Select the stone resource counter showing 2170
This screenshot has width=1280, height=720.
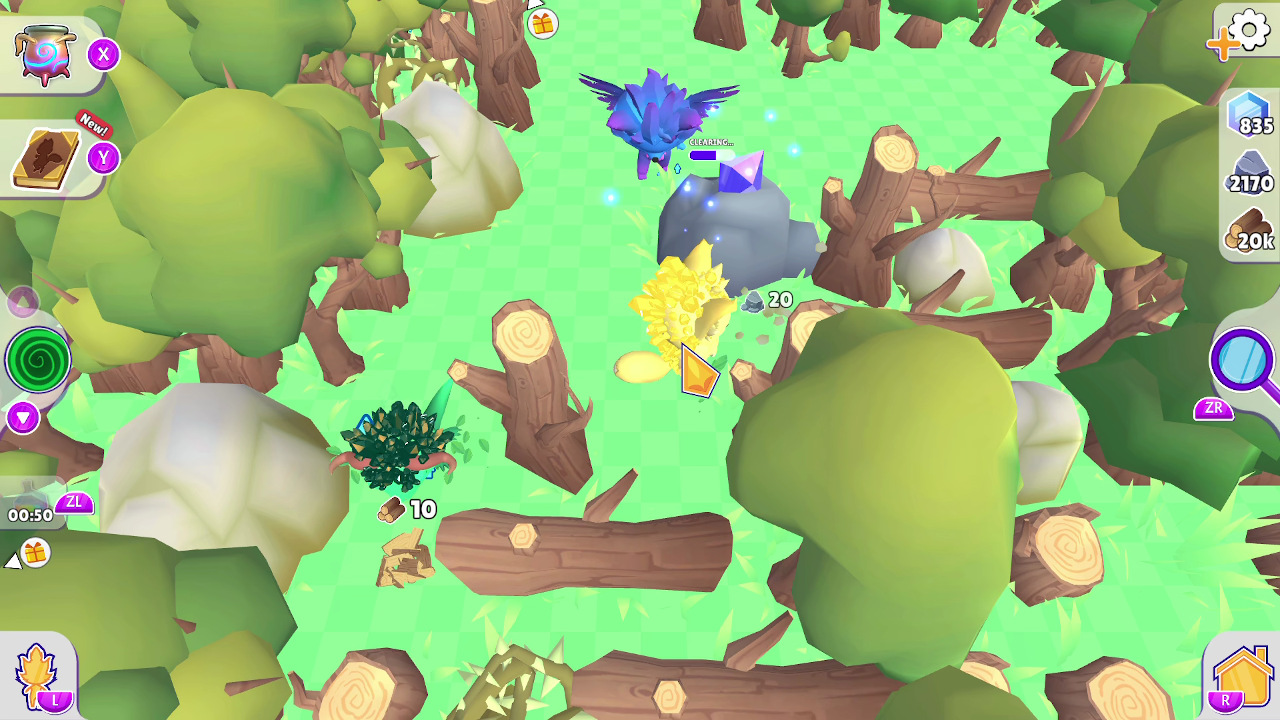click(x=1242, y=180)
